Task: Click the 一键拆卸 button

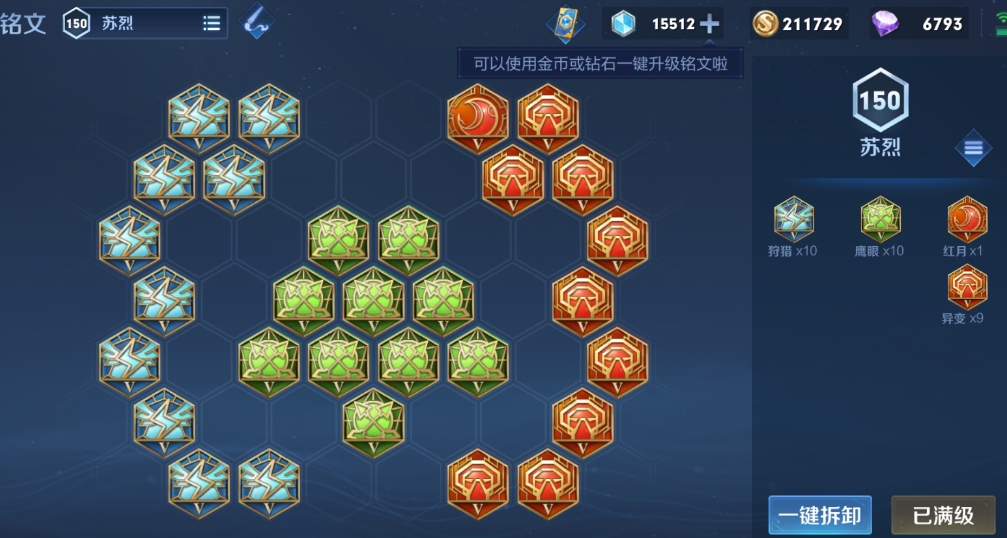Action: [820, 516]
